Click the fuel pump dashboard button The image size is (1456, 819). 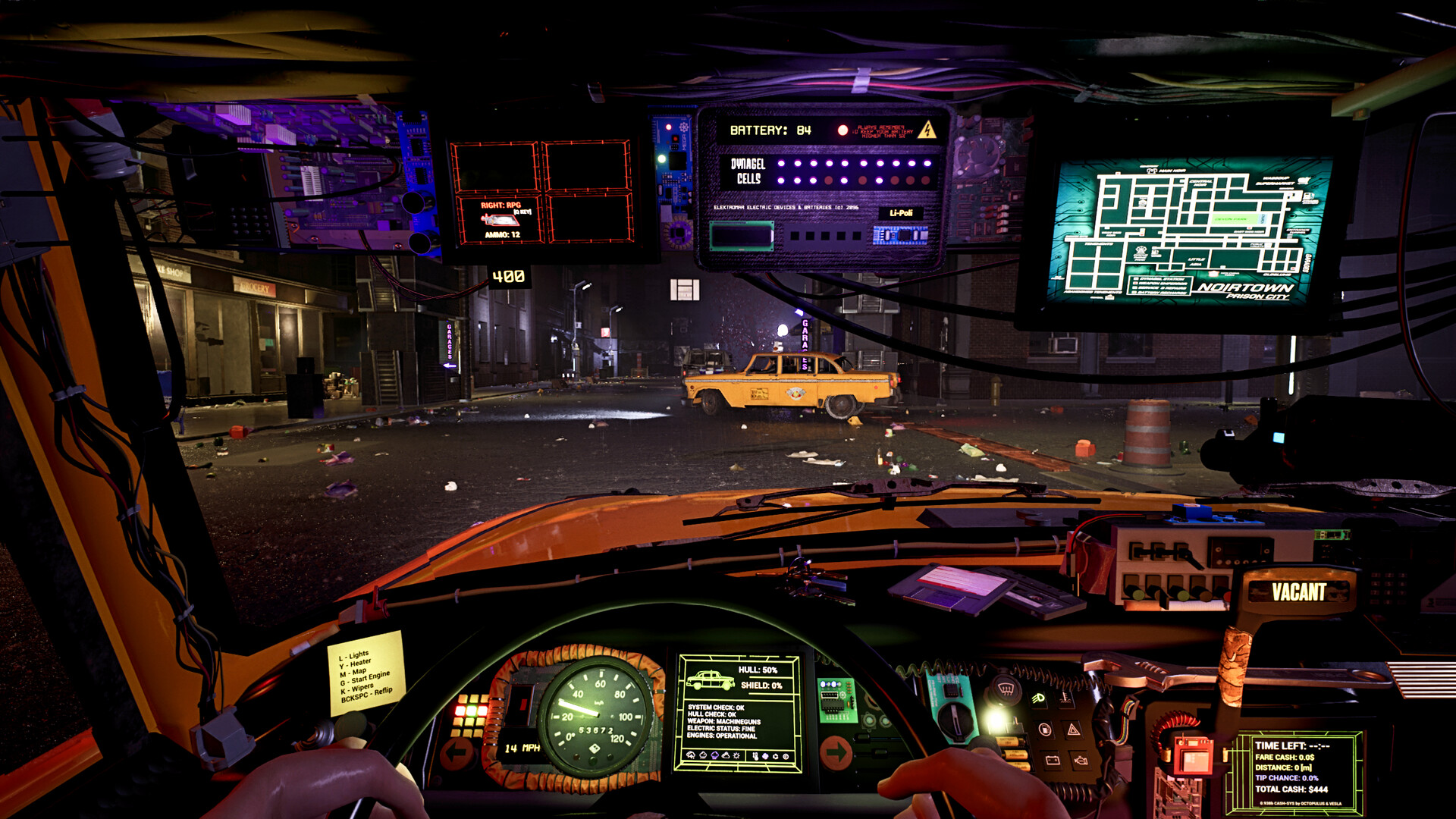1045,730
